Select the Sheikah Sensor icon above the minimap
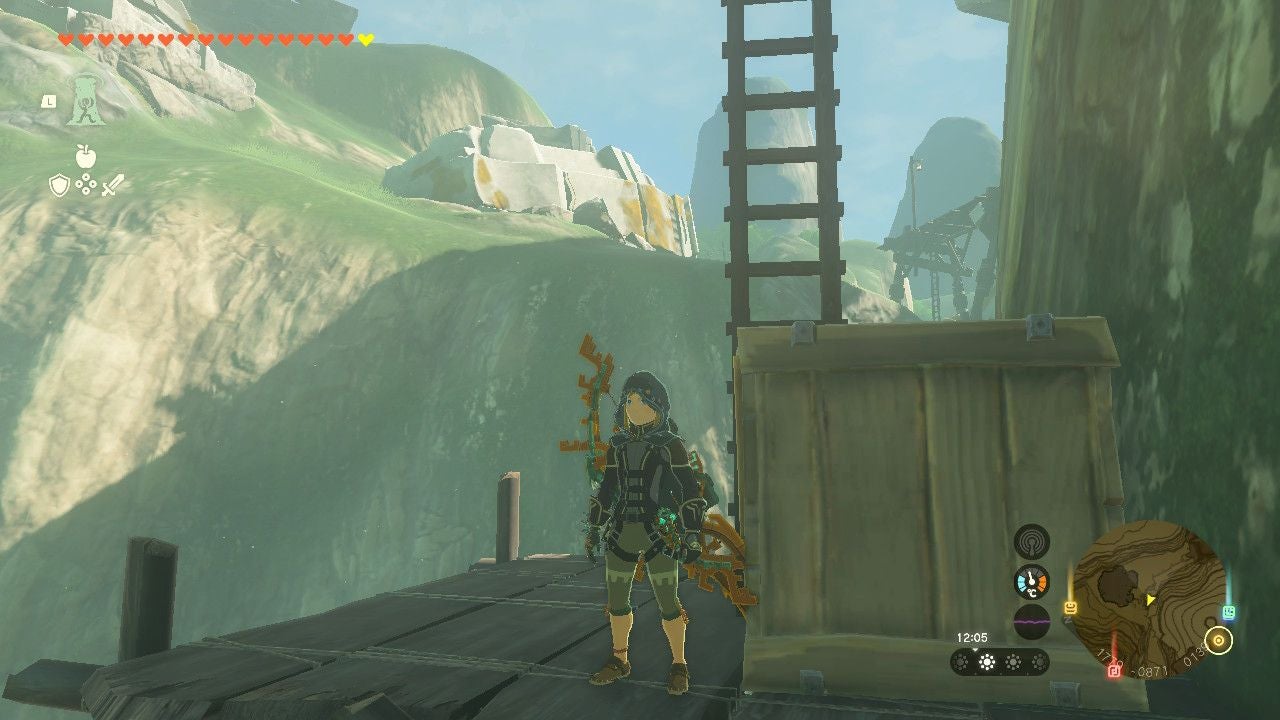The height and width of the screenshot is (720, 1280). click(1031, 543)
